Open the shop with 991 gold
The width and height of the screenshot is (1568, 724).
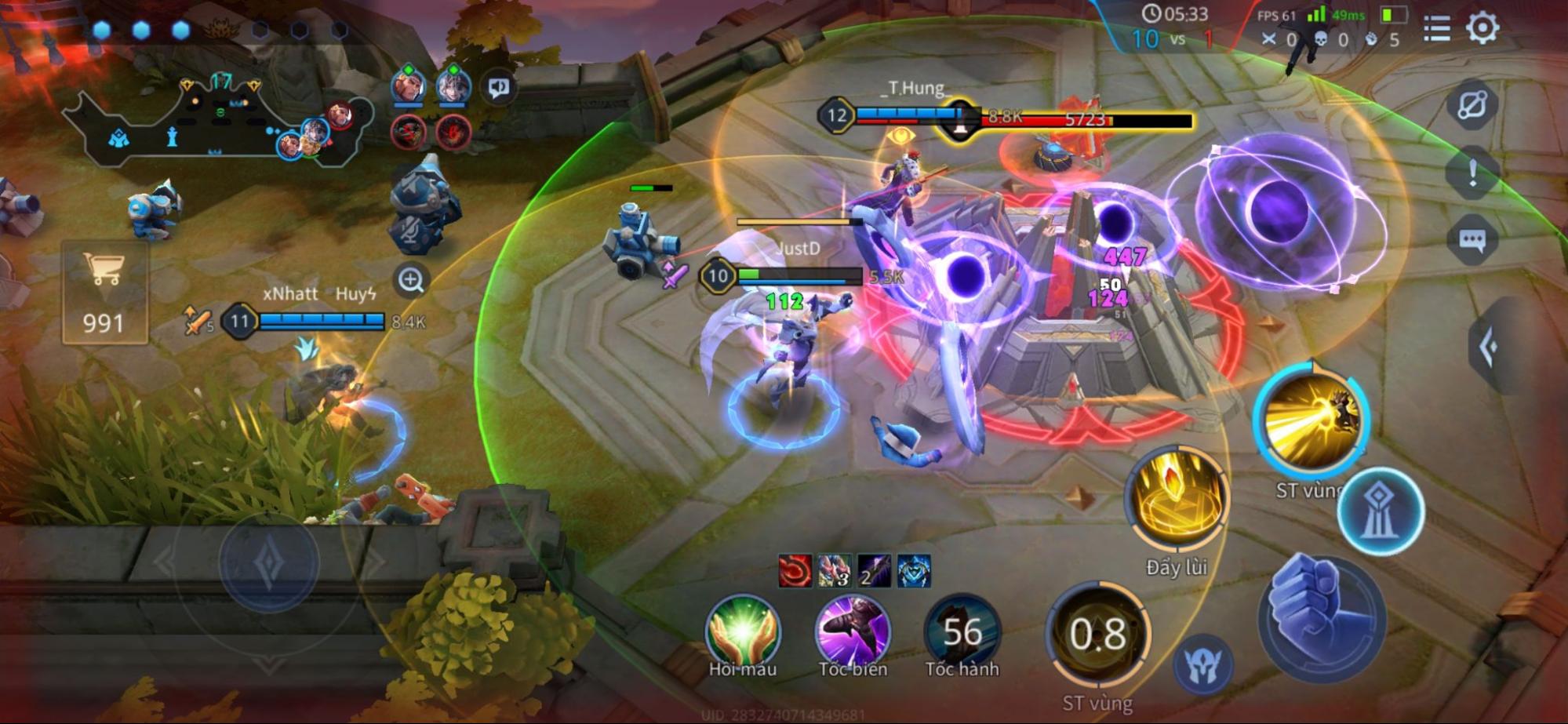click(104, 292)
